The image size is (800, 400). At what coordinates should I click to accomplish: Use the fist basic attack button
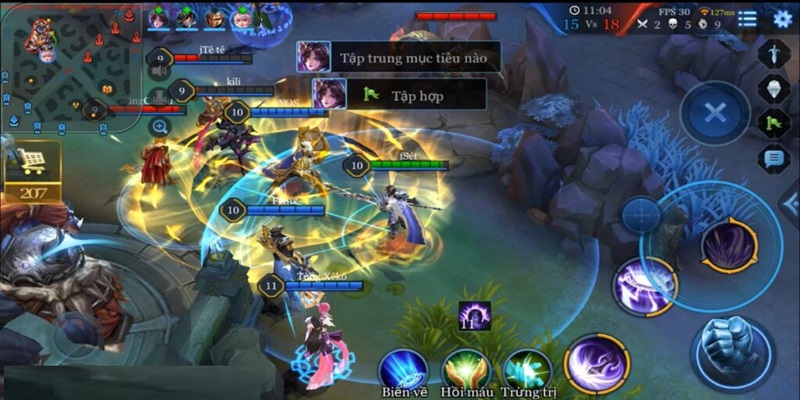coord(732,350)
